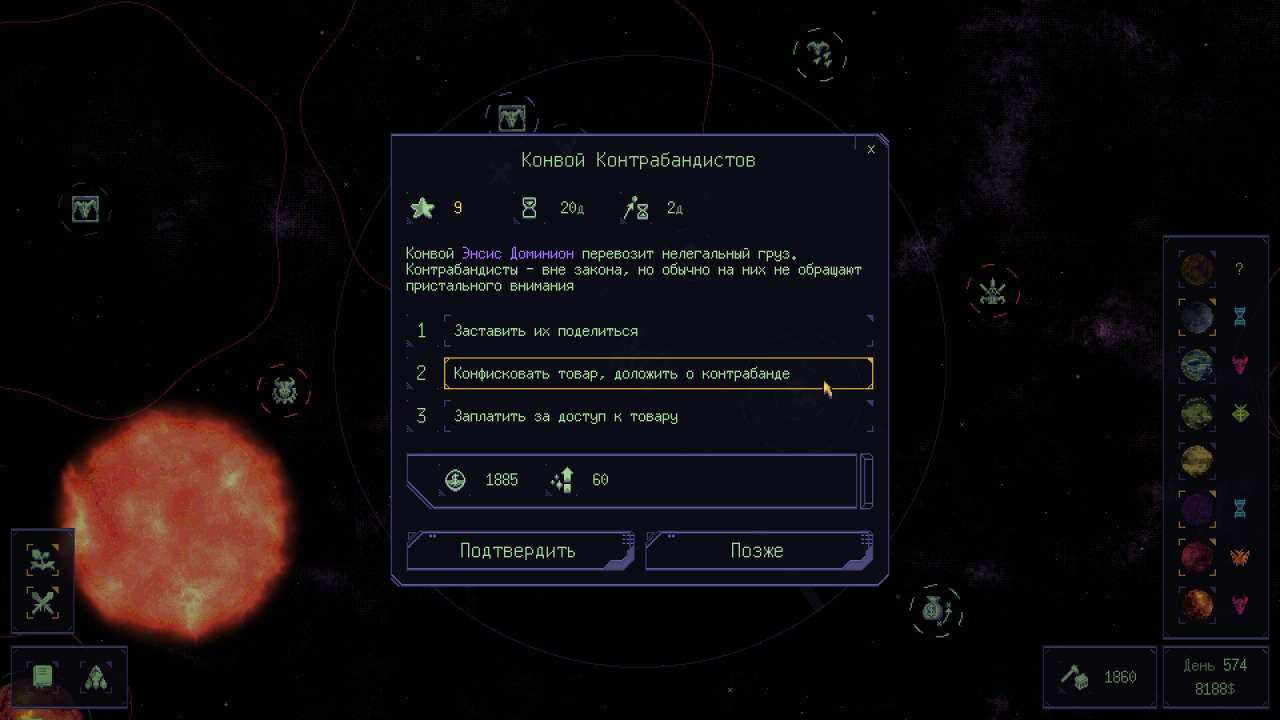Postpone the decision with the Позже button

click(x=757, y=551)
